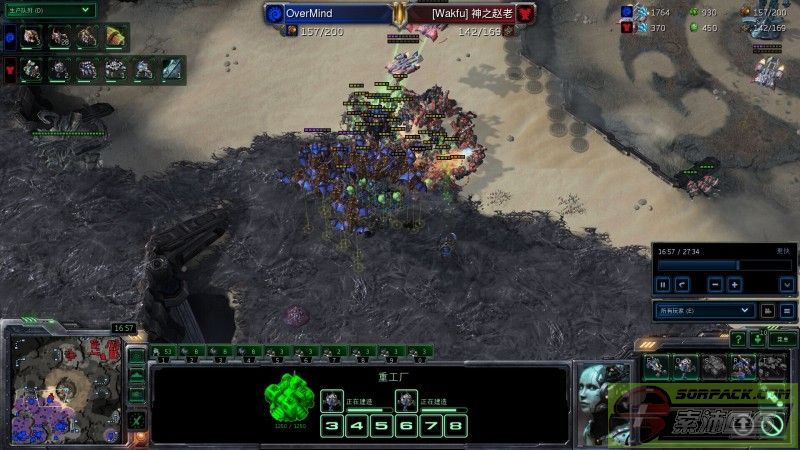Viewport: 800px width, 450px height.
Task: Open the all-players vision dropdown
Action: 704,311
